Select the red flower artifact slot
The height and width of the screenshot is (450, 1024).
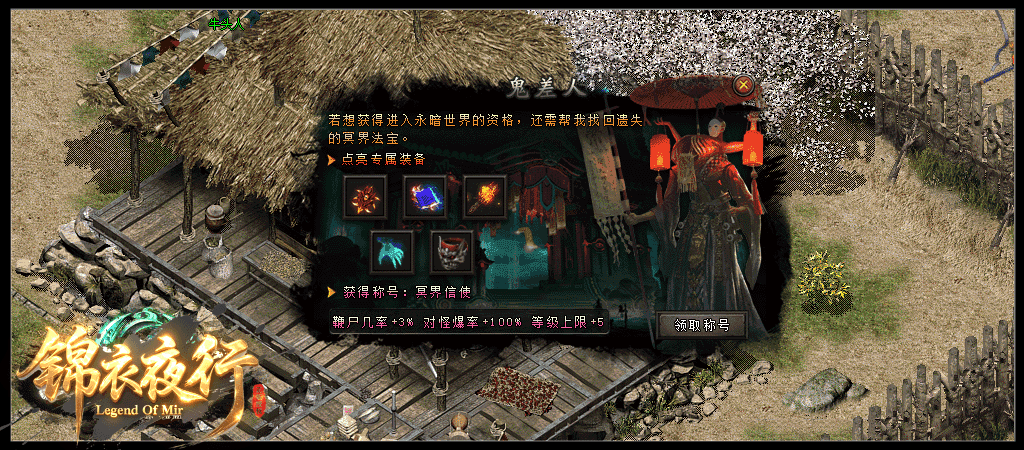[x=364, y=196]
